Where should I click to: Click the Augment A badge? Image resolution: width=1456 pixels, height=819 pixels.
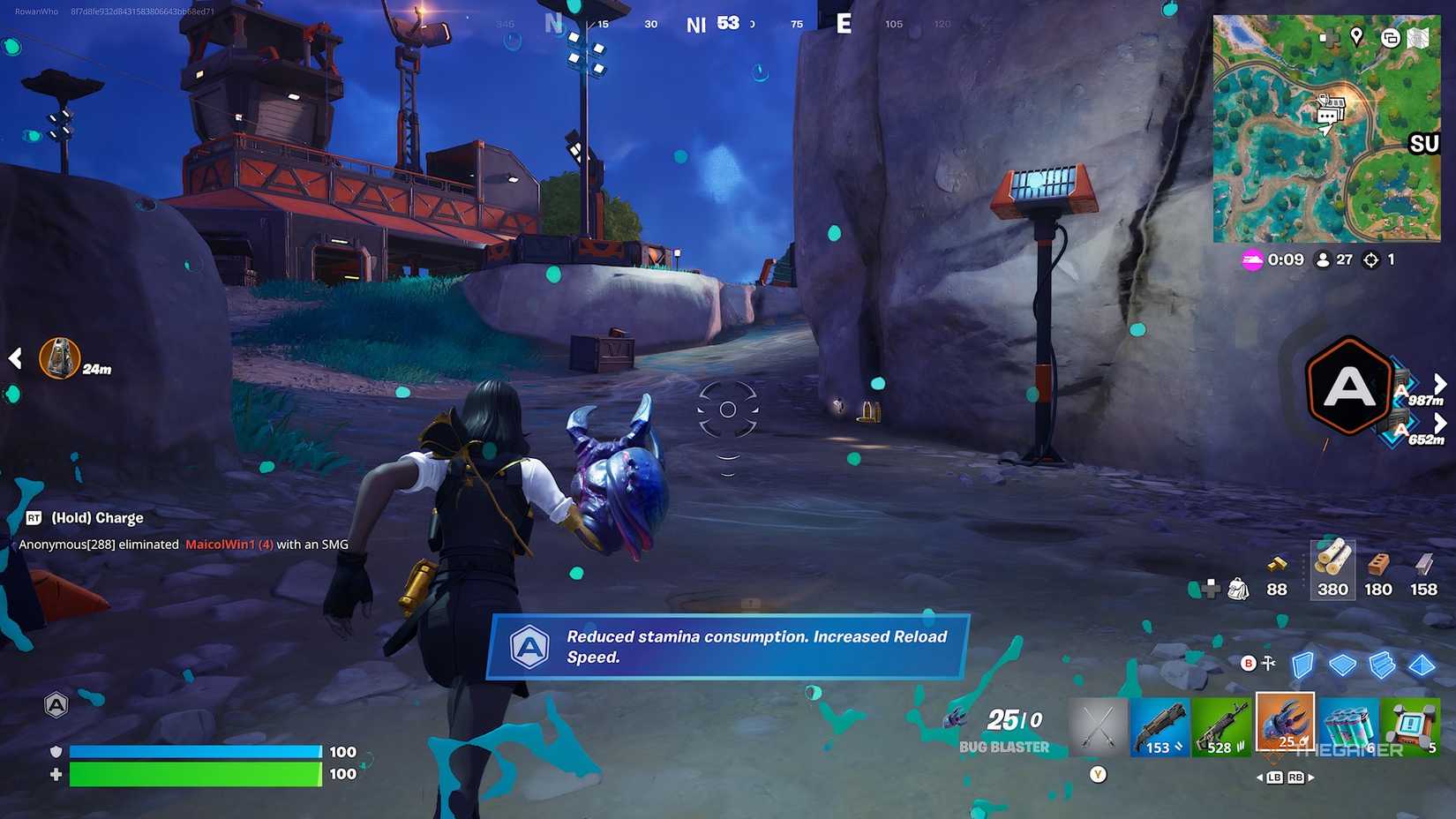click(x=1347, y=388)
